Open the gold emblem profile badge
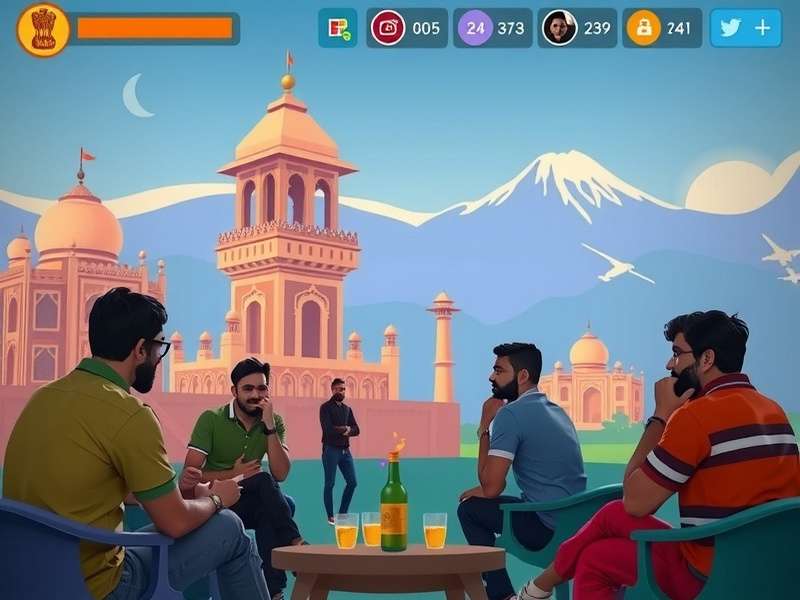The height and width of the screenshot is (600, 800). [x=43, y=29]
